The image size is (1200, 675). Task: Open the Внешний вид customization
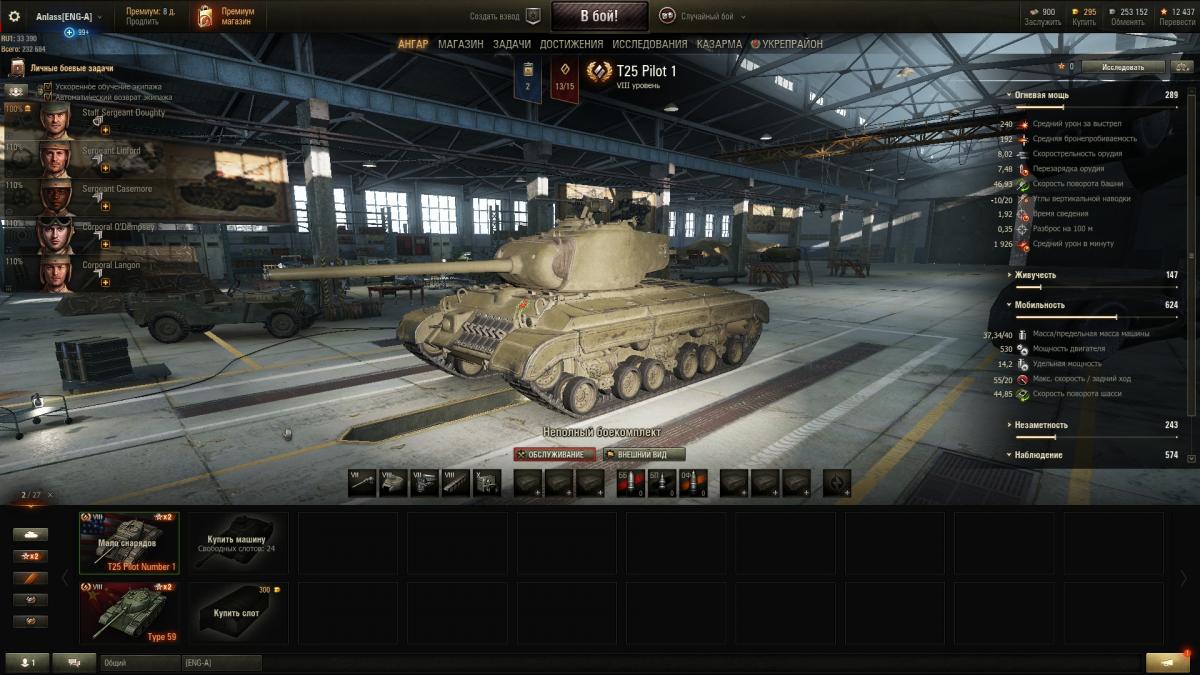pyautogui.click(x=644, y=454)
